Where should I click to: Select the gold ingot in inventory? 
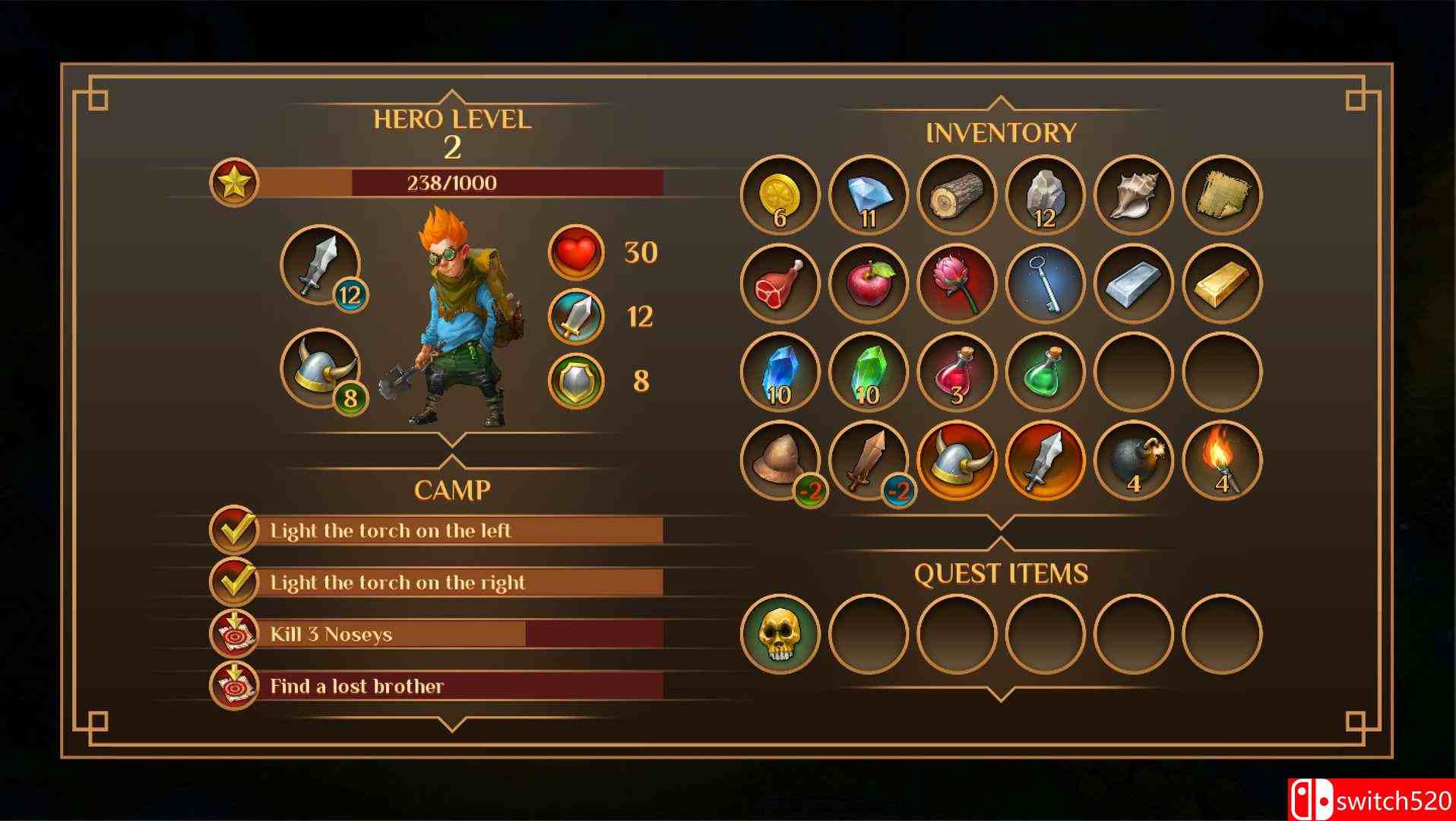pyautogui.click(x=1222, y=284)
